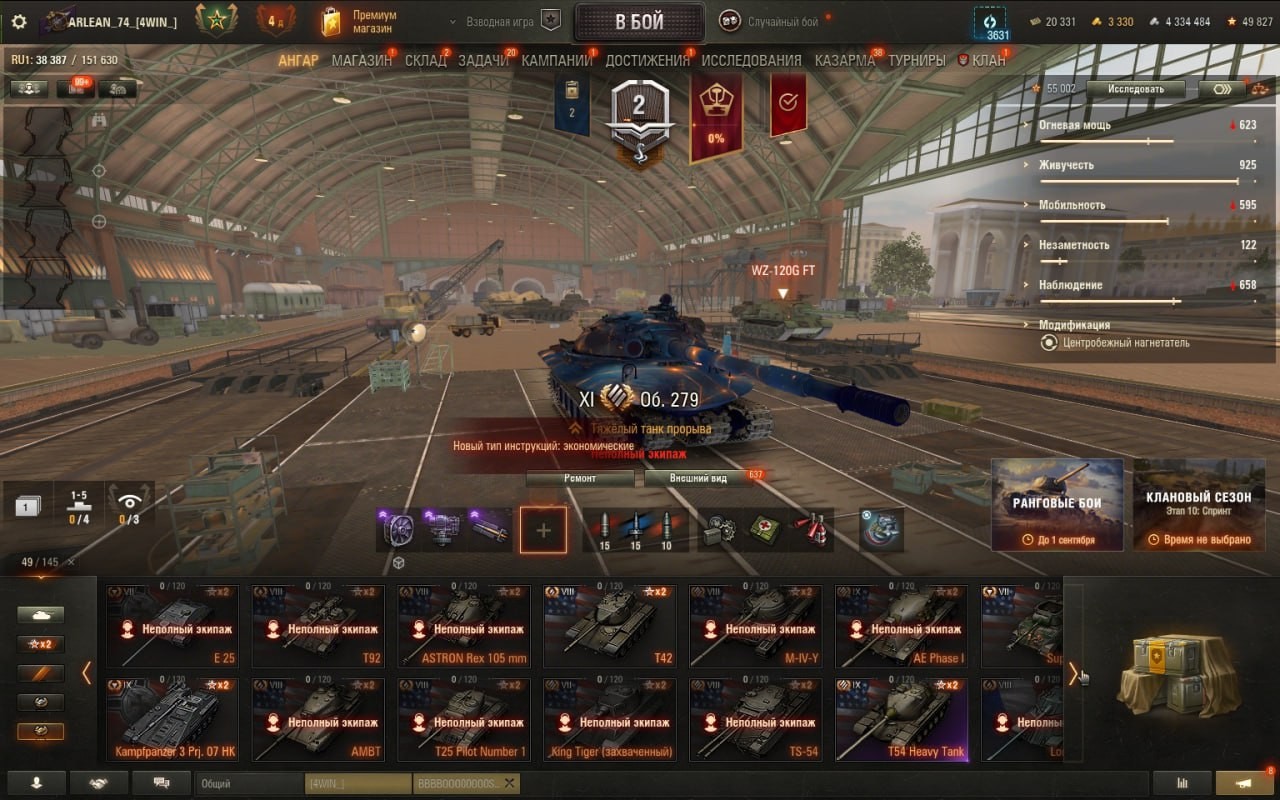Screen dimensions: 1280x800
Task: Select the E 25 tank in carousel
Action: pos(173,626)
